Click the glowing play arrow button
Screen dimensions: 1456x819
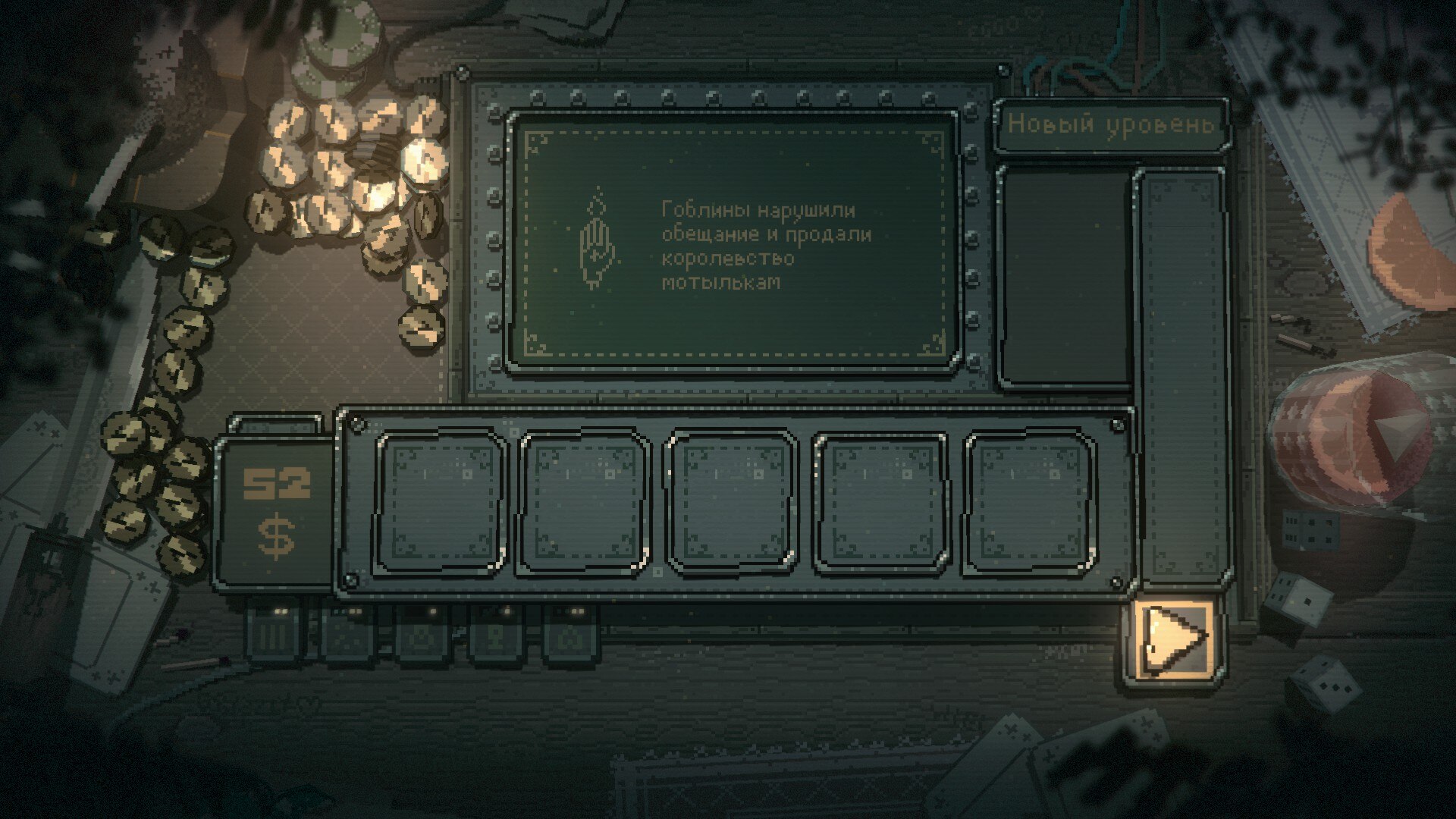[x=1174, y=639]
